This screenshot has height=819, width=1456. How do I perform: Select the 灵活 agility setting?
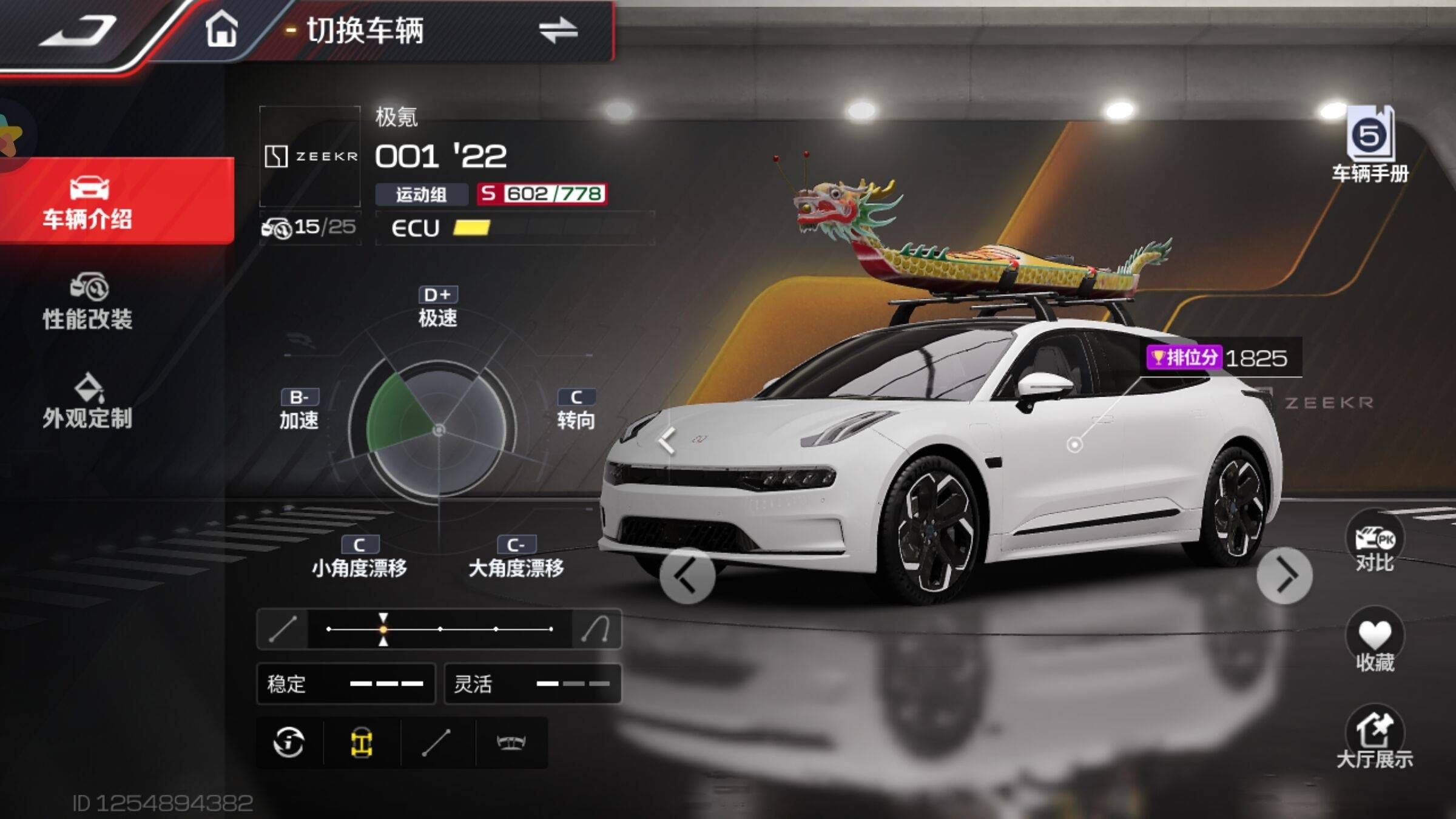point(533,684)
